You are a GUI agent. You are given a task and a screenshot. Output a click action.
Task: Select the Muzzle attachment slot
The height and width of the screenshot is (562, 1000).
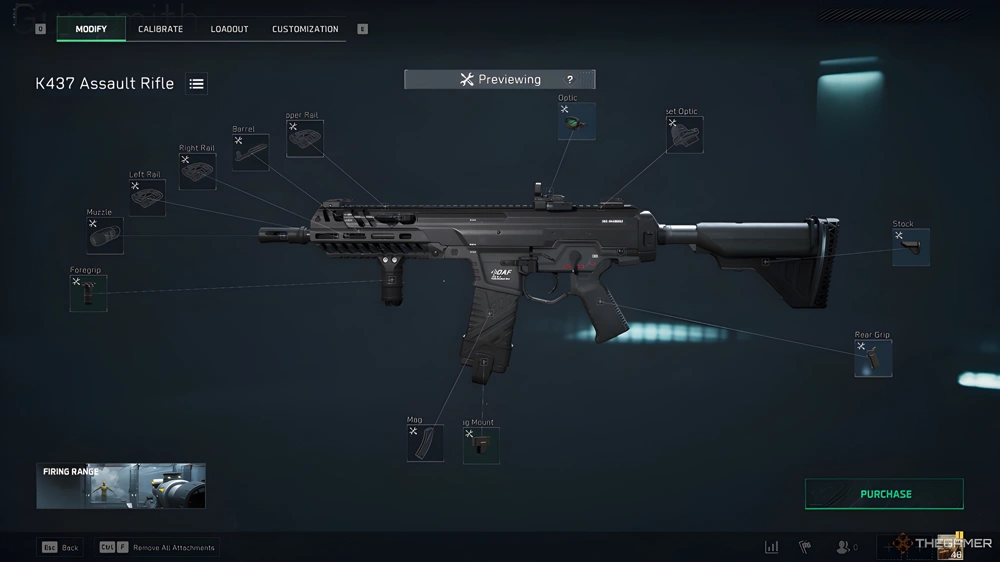[x=105, y=236]
